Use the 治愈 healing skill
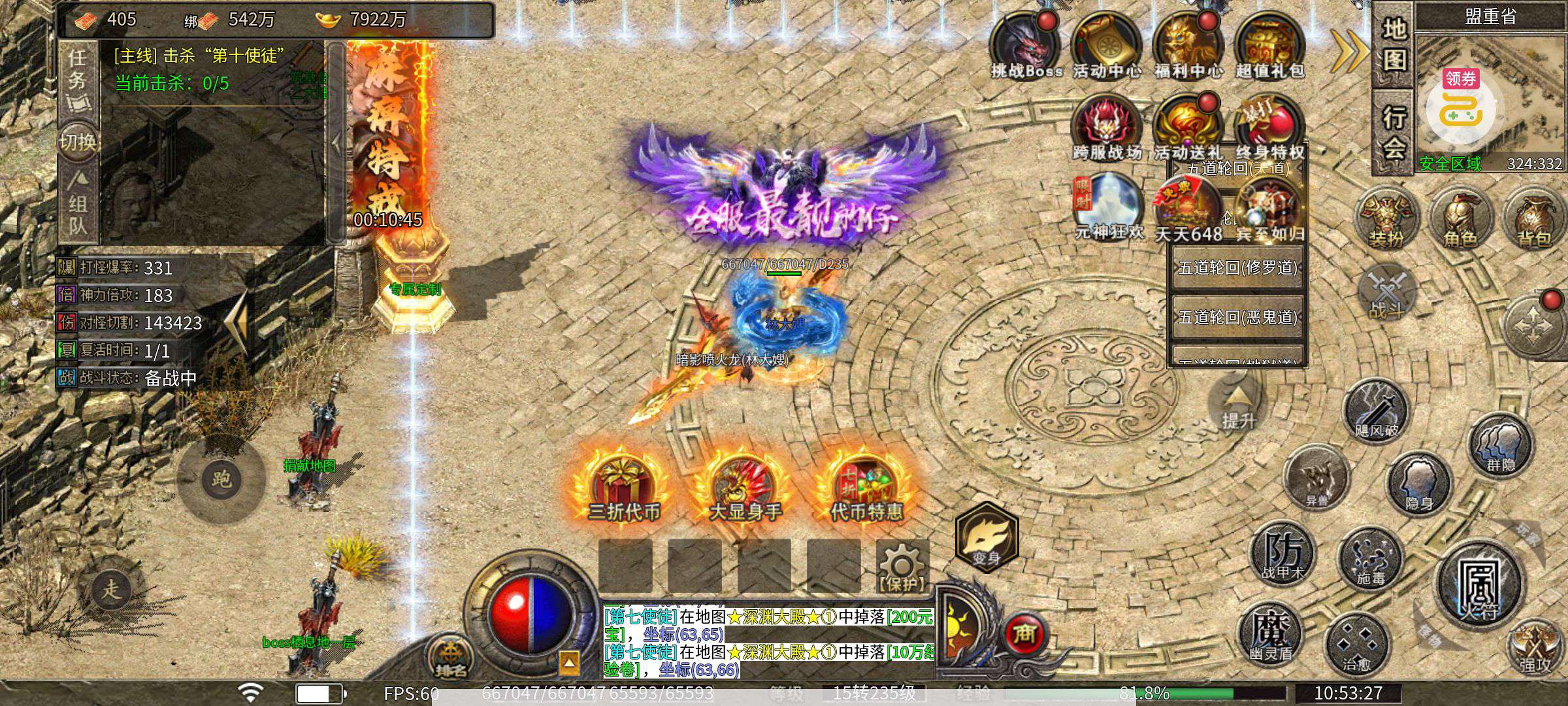 (x=1356, y=644)
